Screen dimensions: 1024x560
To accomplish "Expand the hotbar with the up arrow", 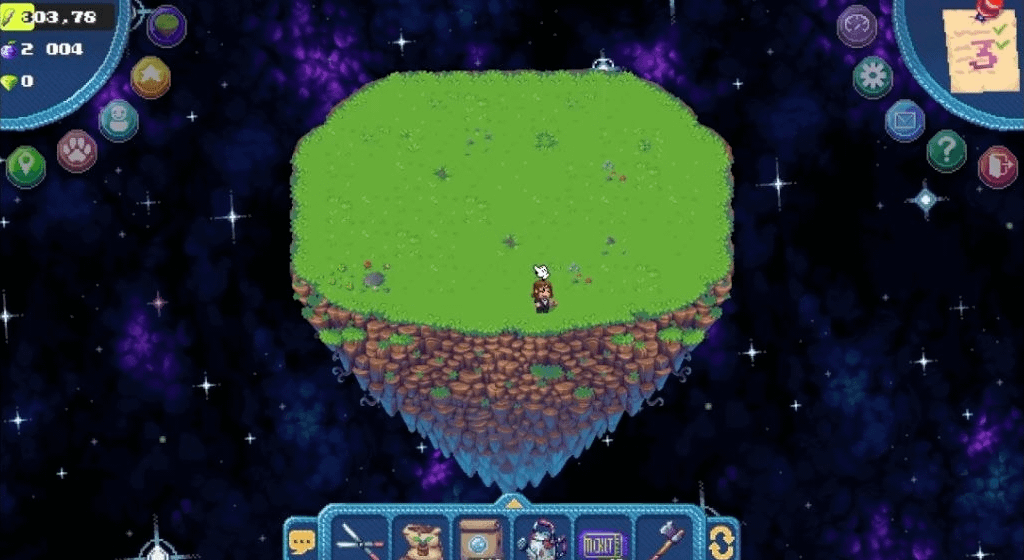I will (x=512, y=503).
